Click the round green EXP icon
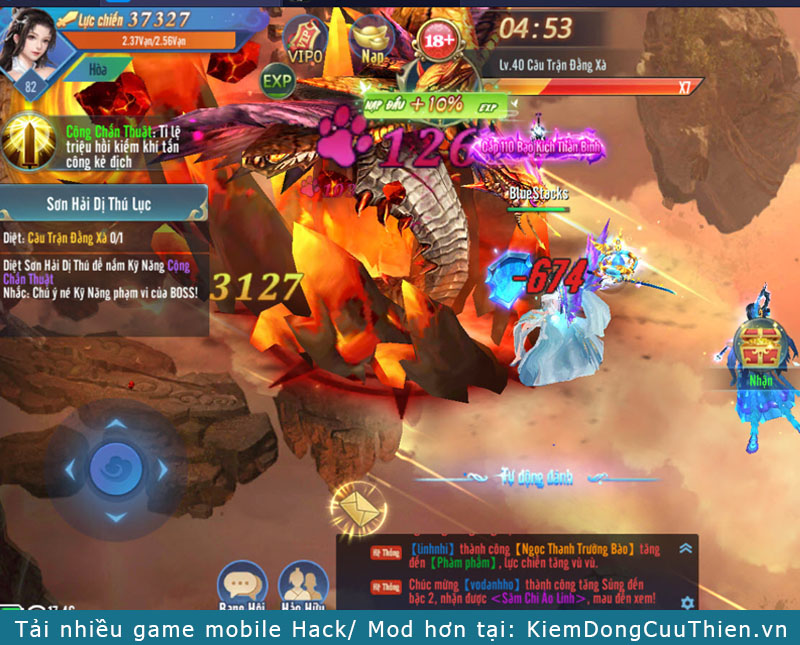Screen dimensions: 800x645 pyautogui.click(x=278, y=80)
